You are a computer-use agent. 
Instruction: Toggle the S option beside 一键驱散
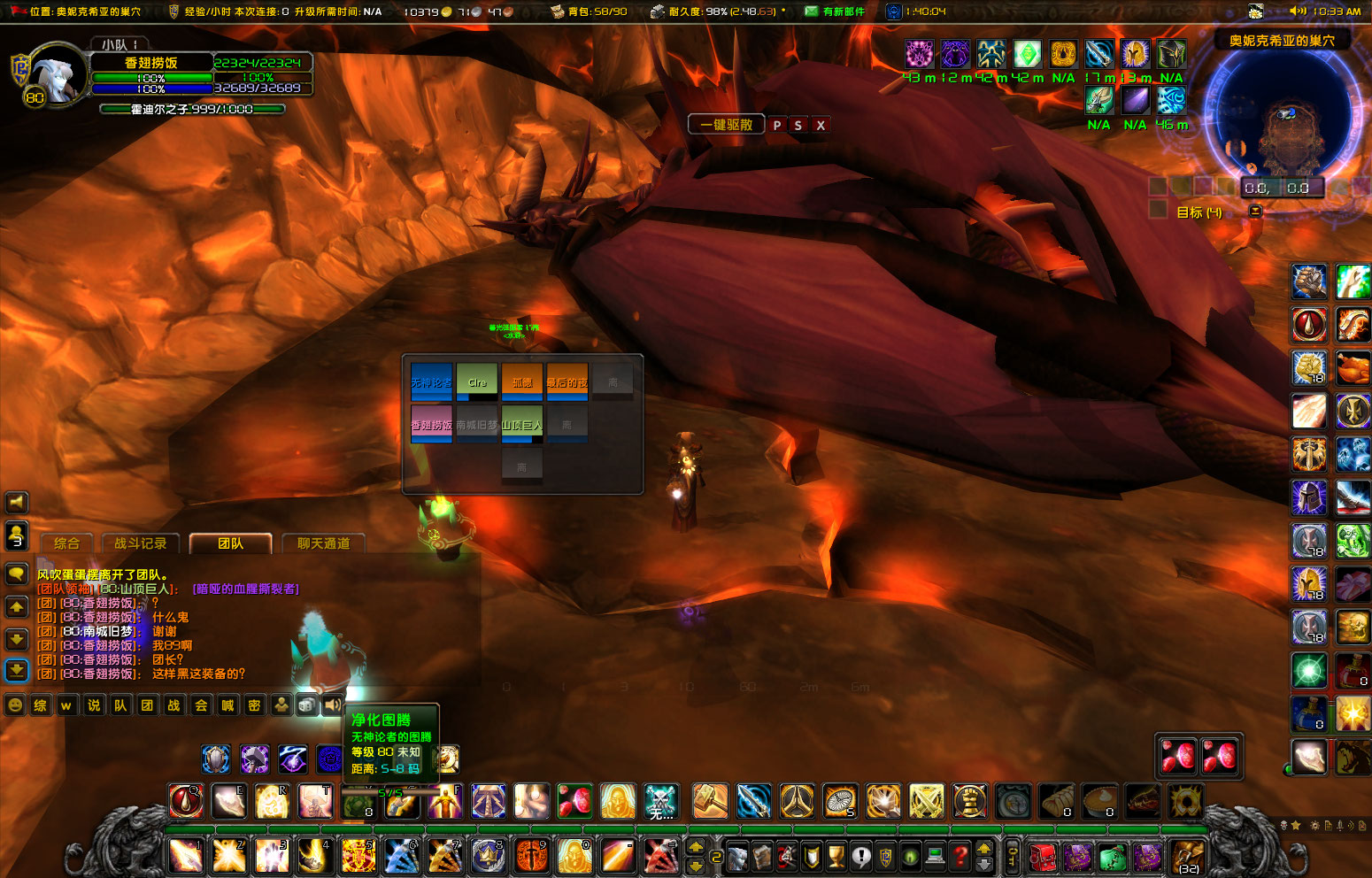798,126
